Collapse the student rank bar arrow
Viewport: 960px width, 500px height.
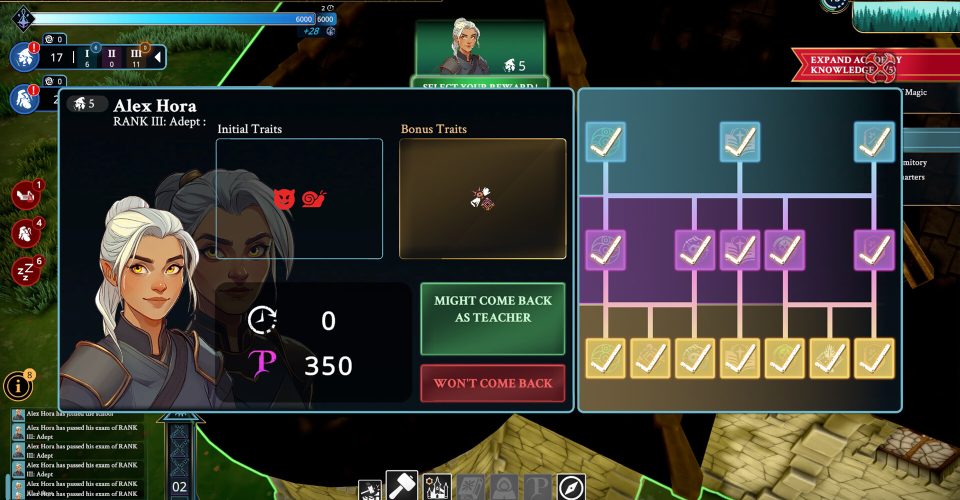tap(157, 58)
